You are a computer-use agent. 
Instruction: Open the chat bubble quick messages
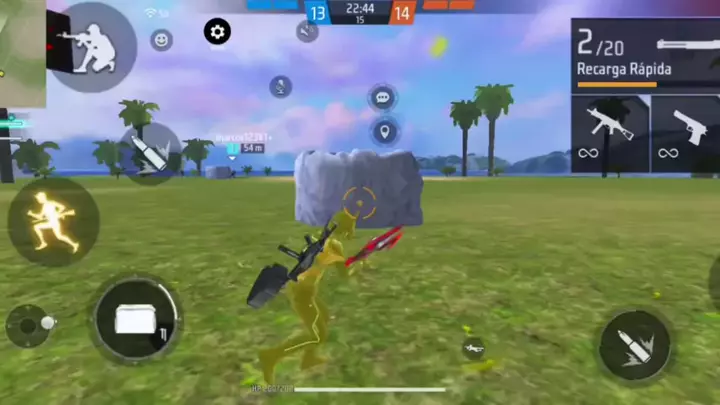coord(381,98)
